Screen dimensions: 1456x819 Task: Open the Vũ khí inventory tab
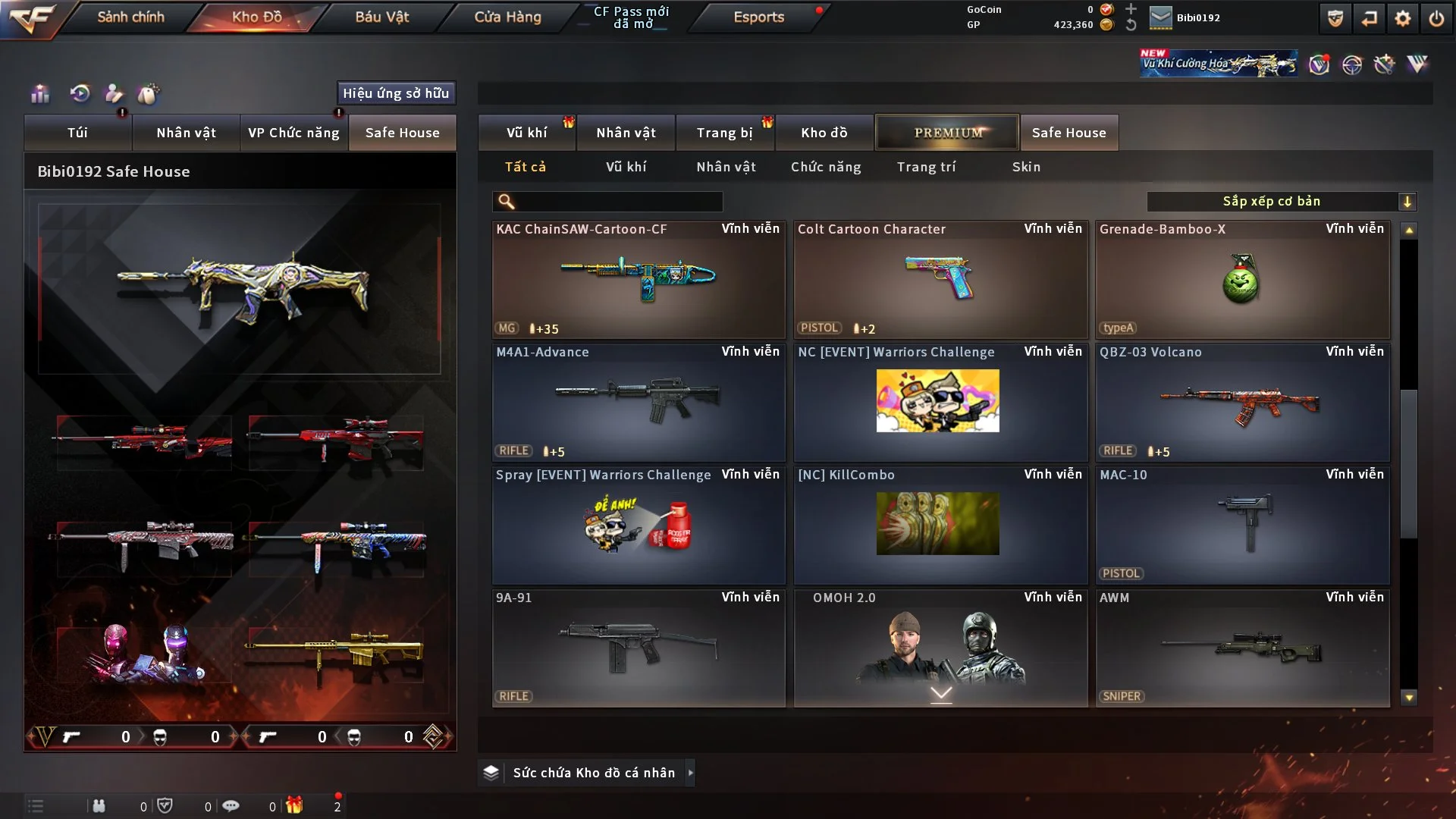click(526, 133)
